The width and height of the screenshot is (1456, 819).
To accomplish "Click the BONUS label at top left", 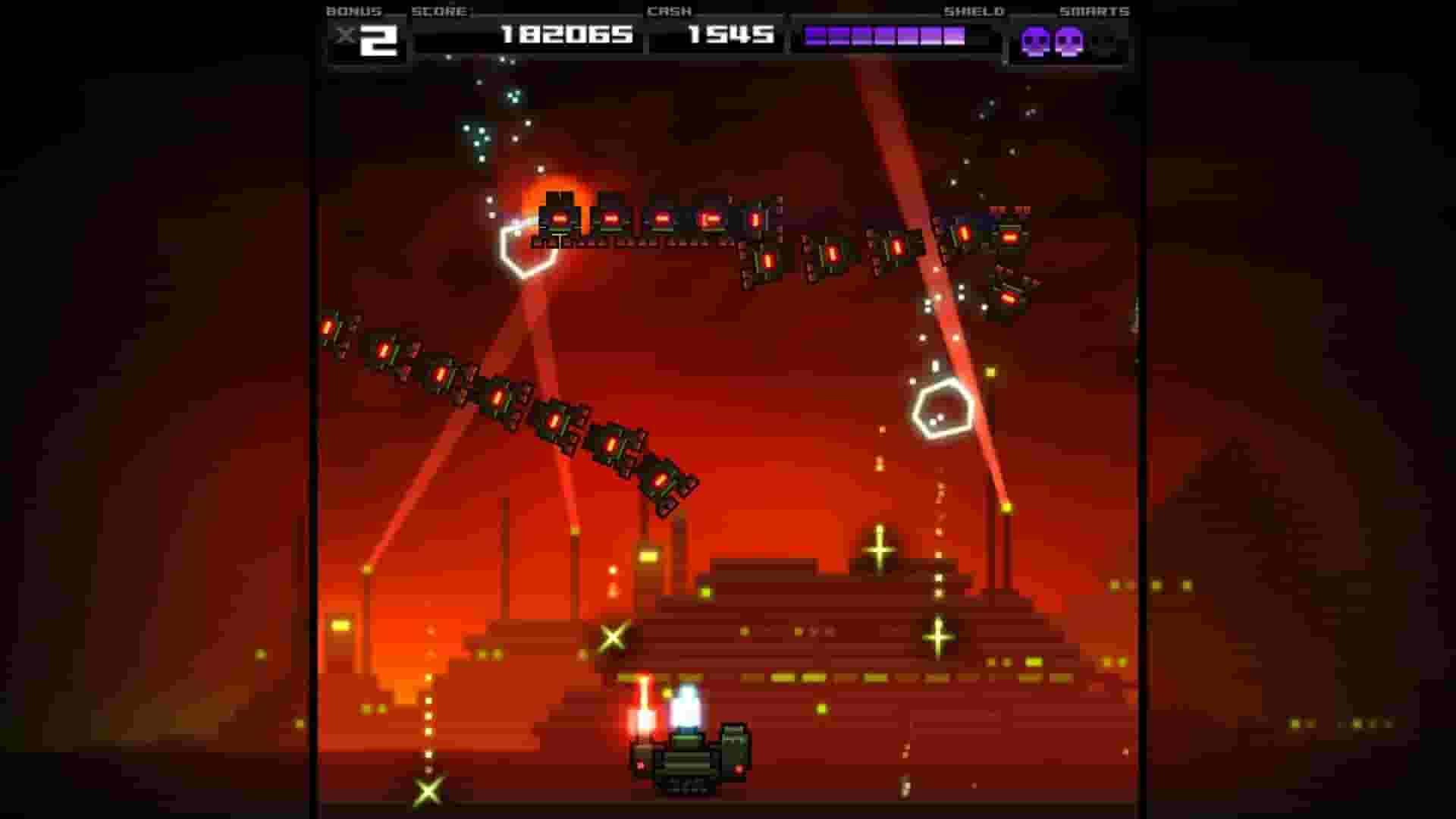I will coord(353,11).
